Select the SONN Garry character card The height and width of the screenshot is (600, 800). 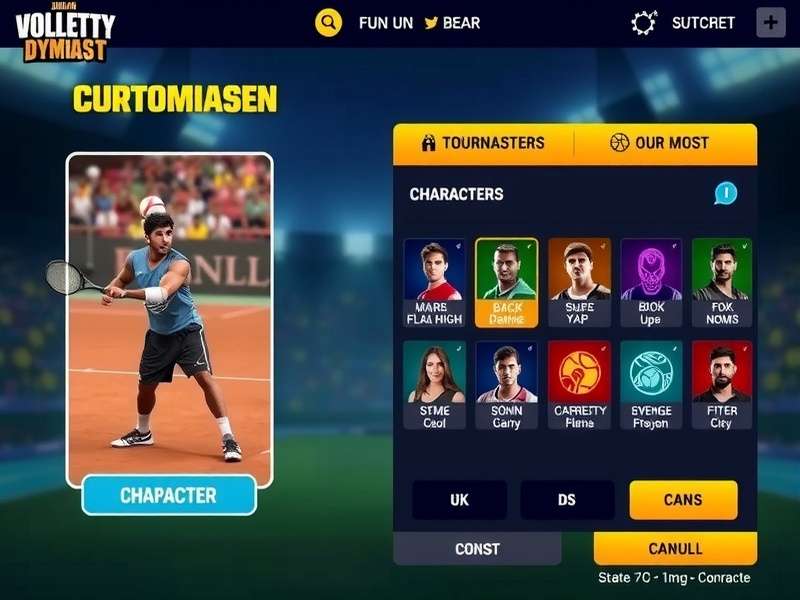[x=506, y=385]
